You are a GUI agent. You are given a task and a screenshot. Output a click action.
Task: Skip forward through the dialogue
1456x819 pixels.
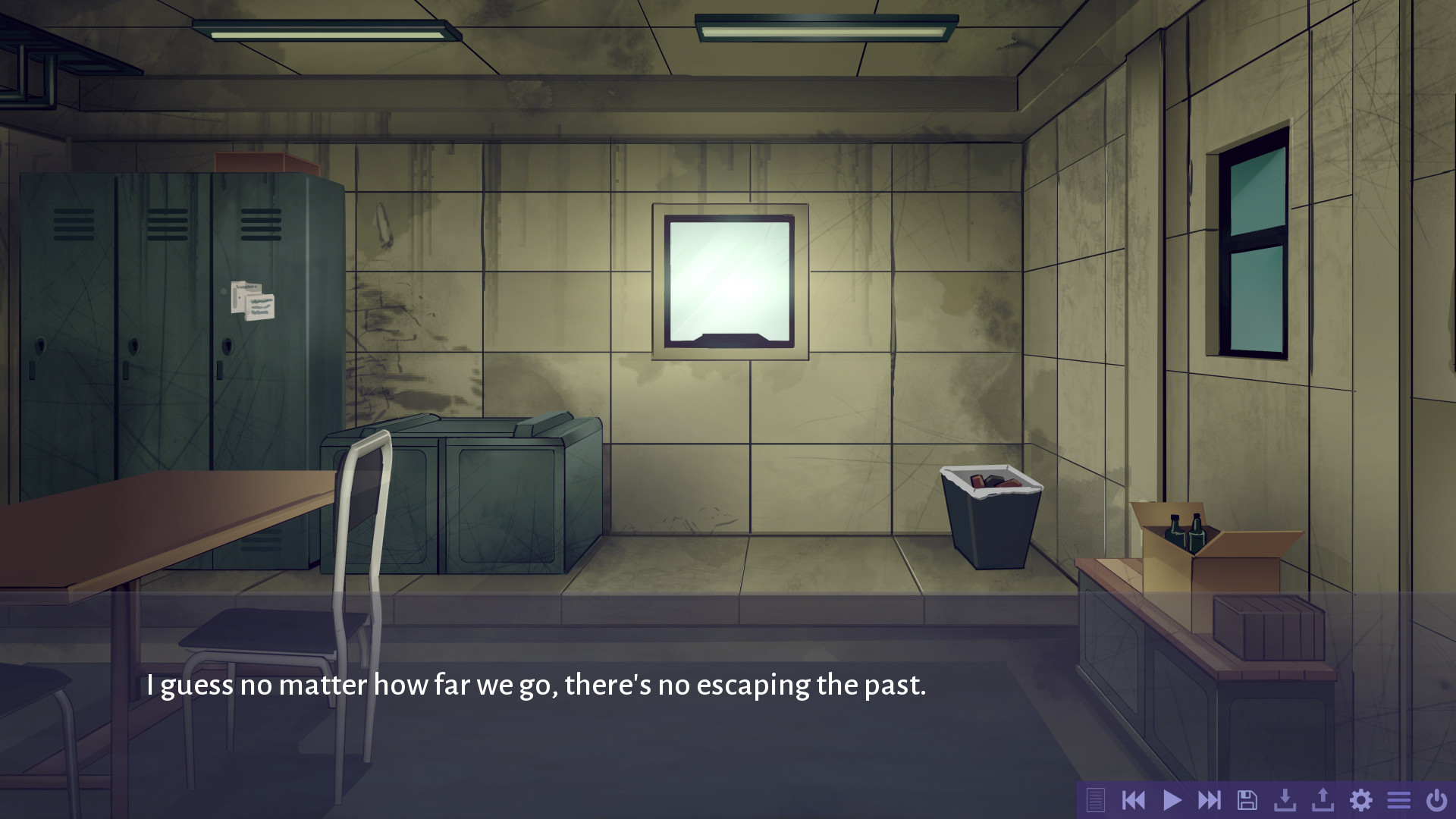[1211, 799]
